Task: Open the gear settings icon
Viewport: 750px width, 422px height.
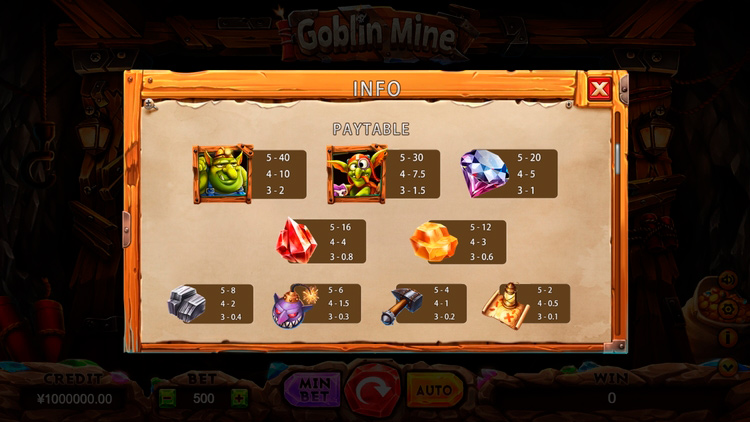Action: [727, 310]
